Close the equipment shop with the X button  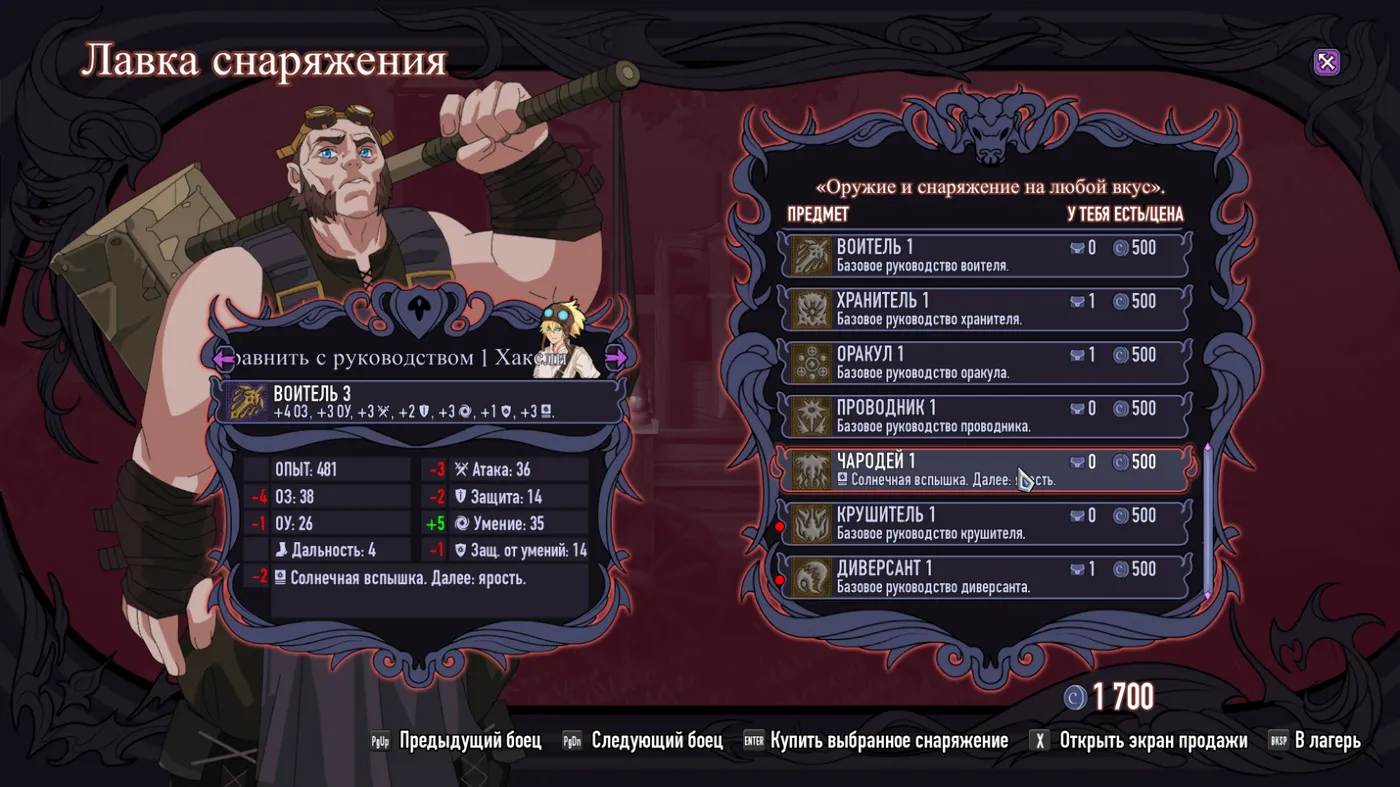pyautogui.click(x=1326, y=63)
